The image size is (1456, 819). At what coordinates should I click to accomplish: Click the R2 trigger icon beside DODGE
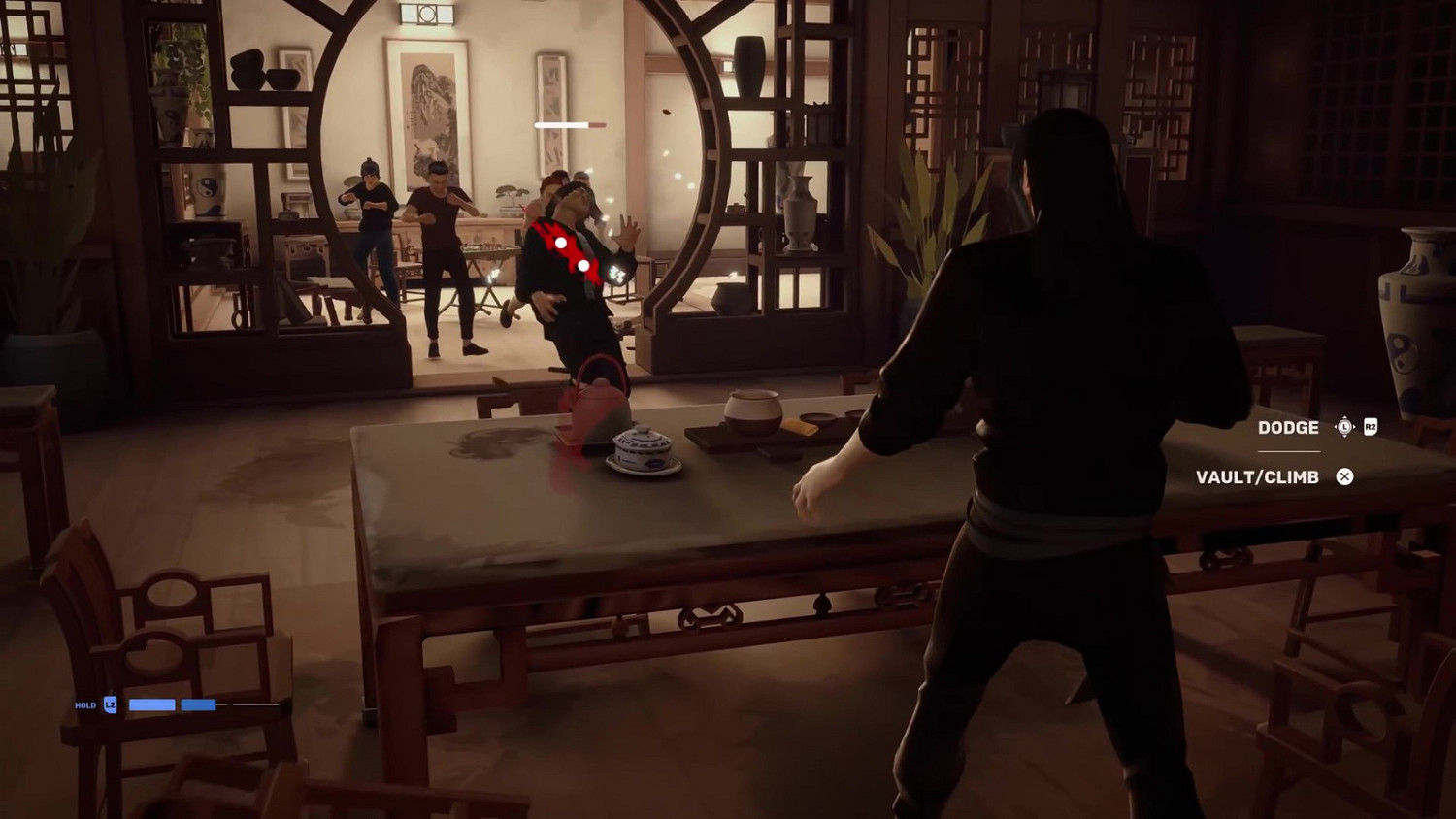click(1371, 427)
